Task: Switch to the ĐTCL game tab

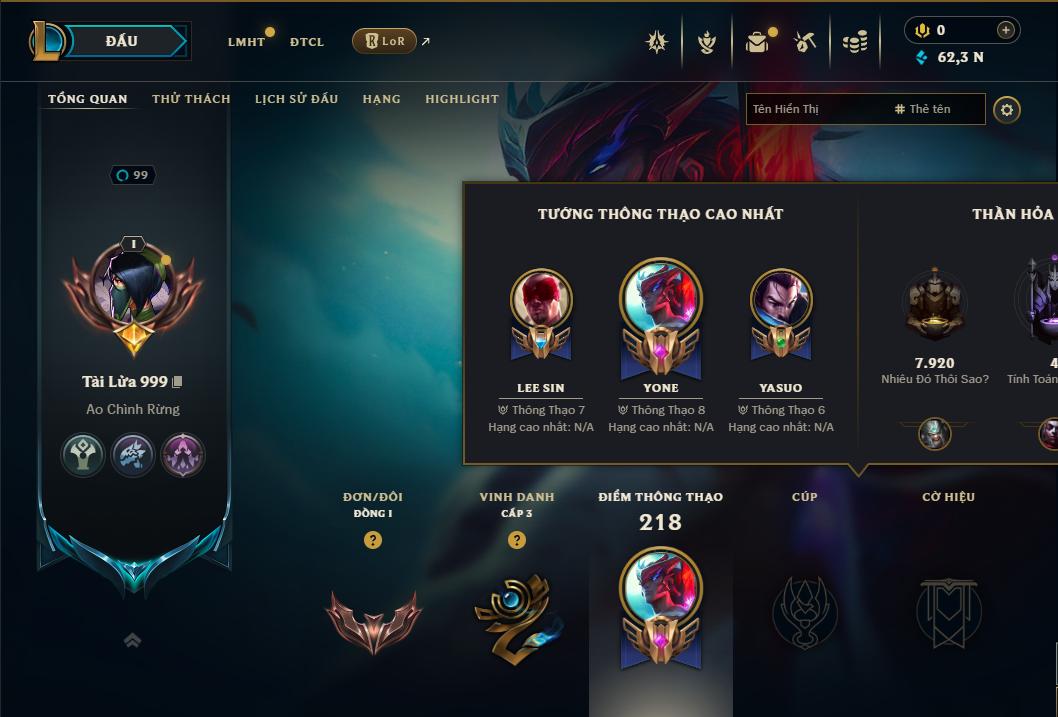Action: click(307, 42)
